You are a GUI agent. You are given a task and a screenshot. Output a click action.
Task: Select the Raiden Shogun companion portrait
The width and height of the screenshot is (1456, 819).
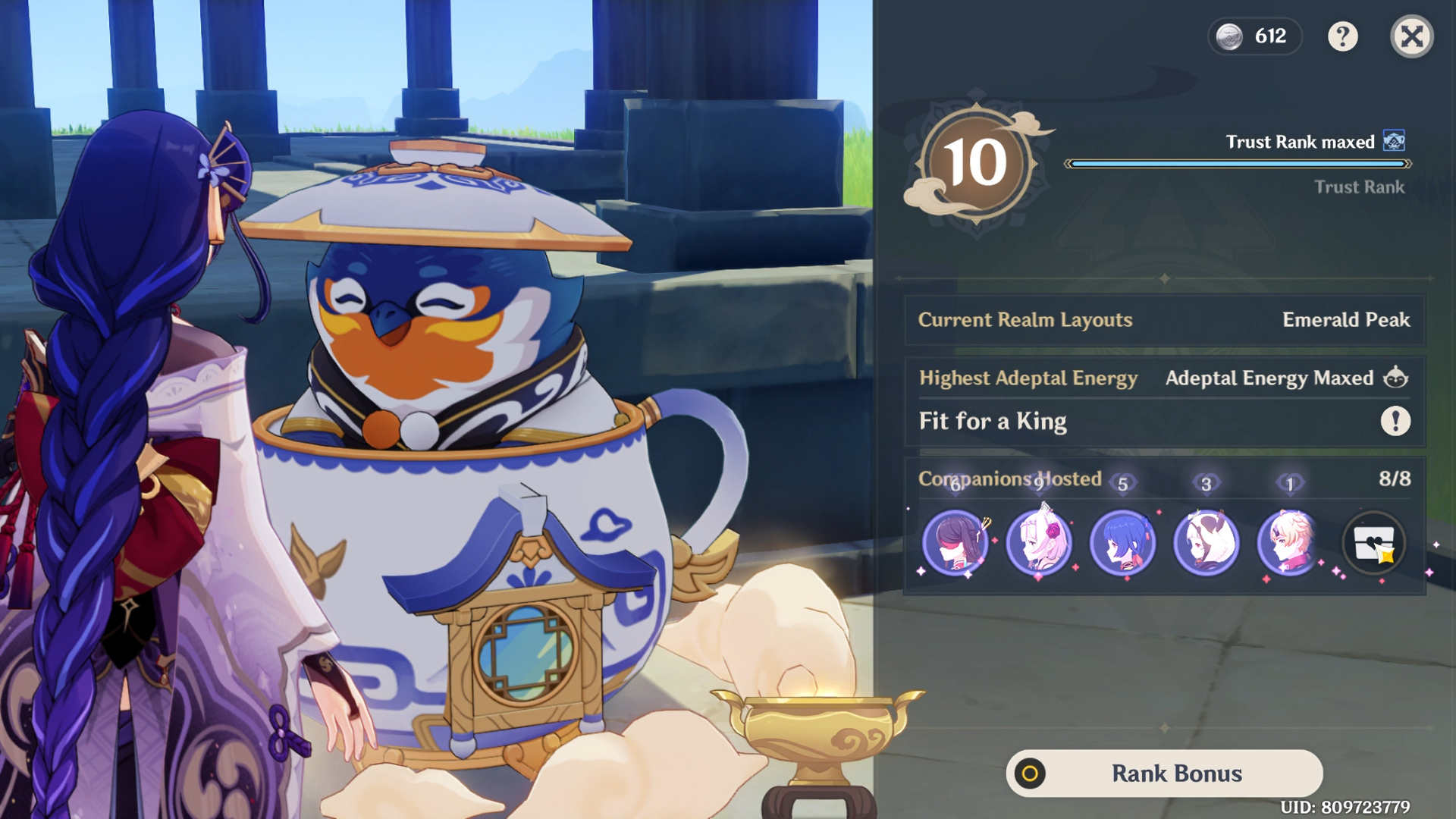point(955,542)
